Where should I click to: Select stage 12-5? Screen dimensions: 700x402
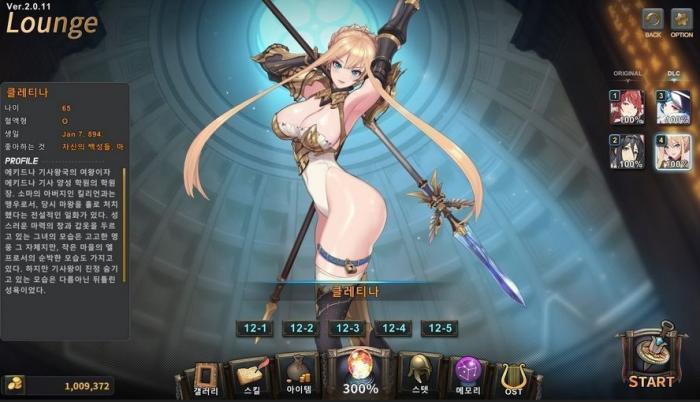coord(441,328)
